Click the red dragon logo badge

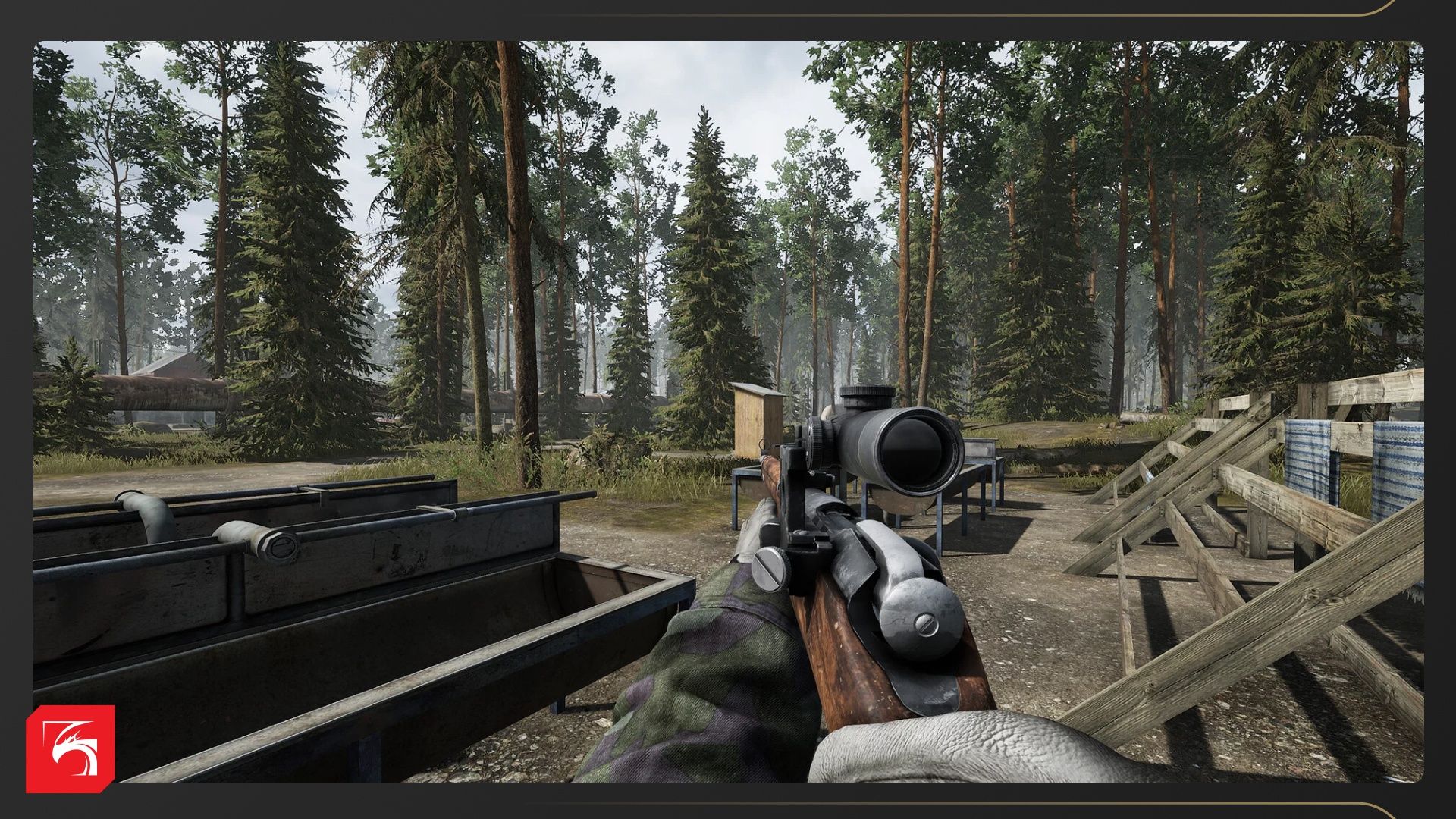71,748
